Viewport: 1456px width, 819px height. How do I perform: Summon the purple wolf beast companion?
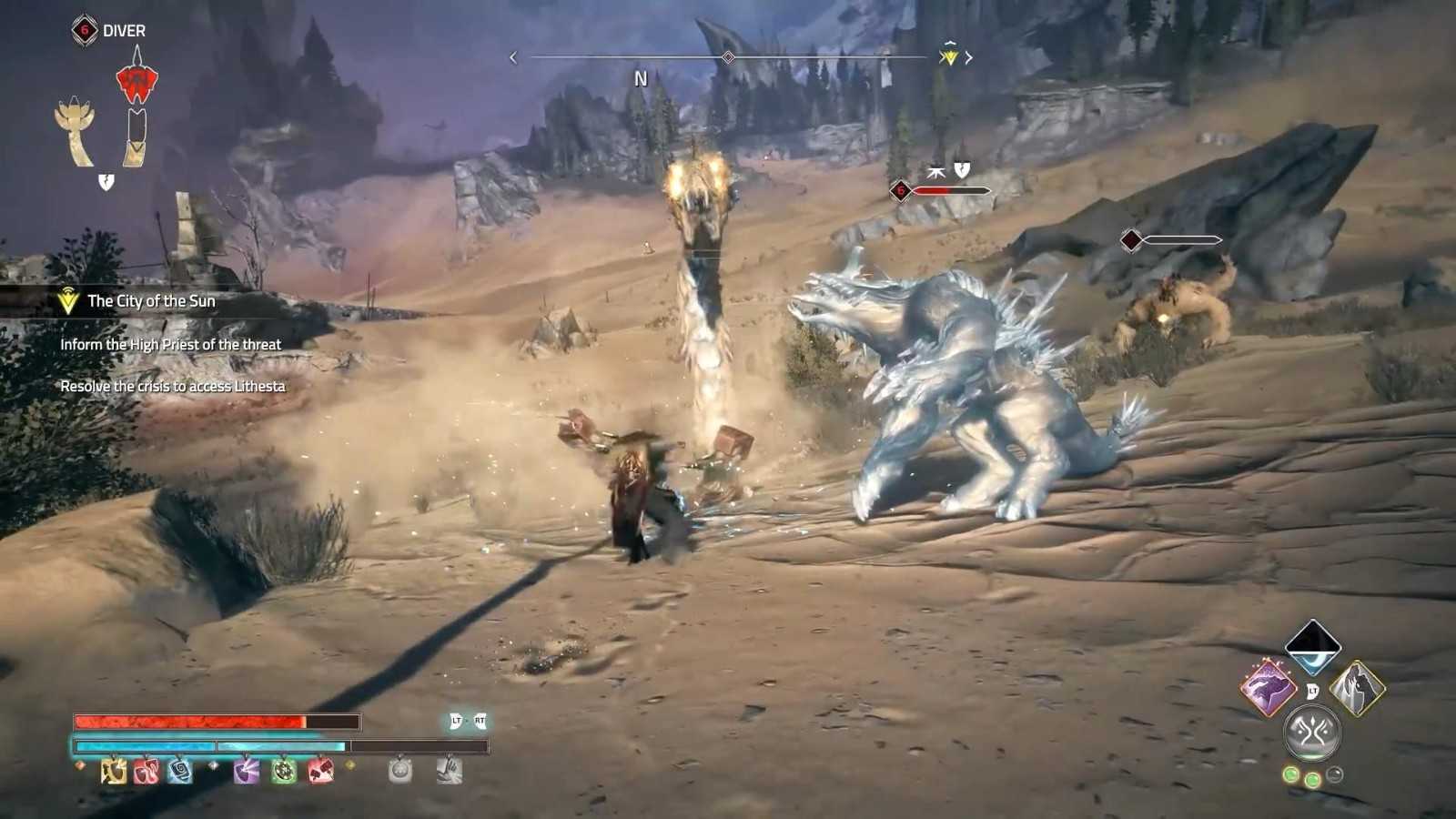(x=1269, y=687)
